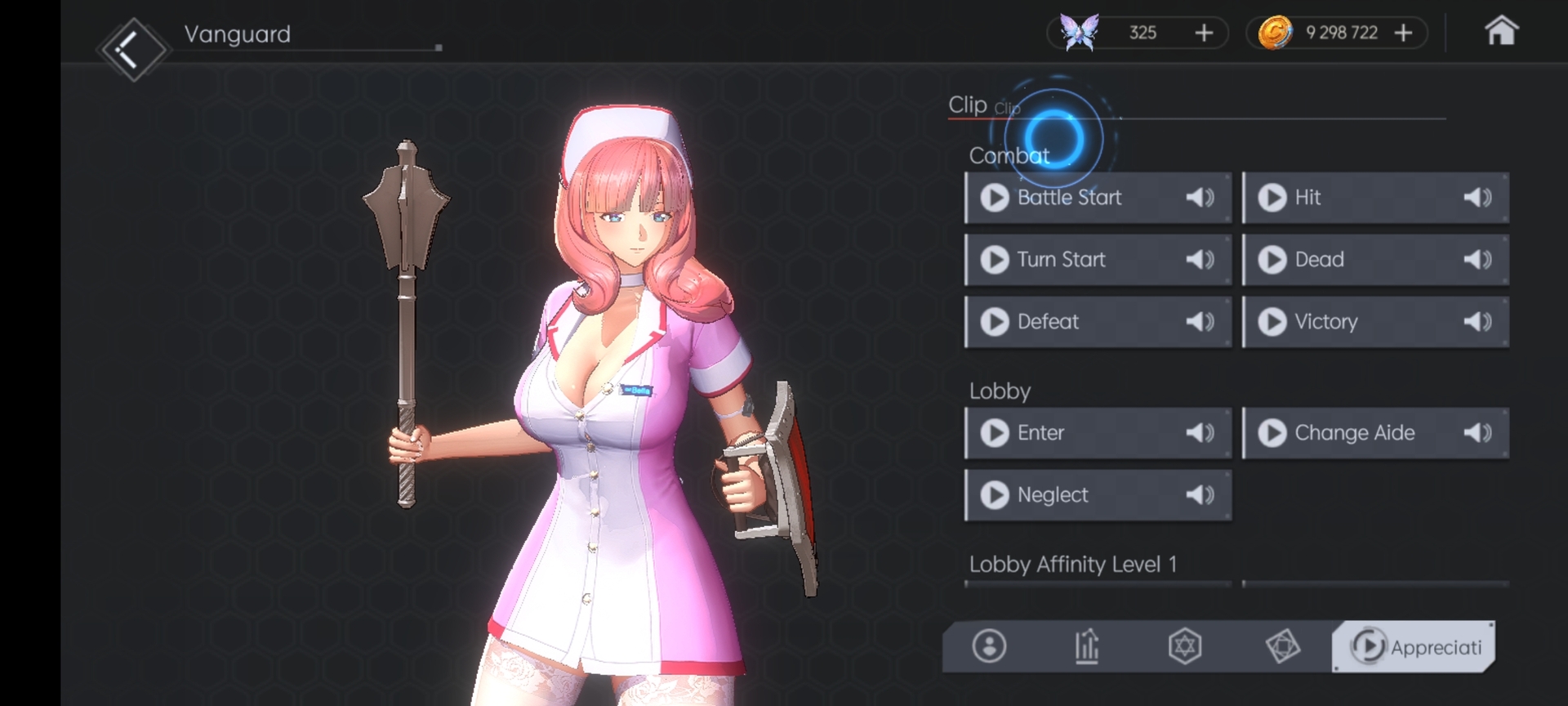Viewport: 1568px width, 706px height.
Task: Play the Defeat voice clip
Action: (x=996, y=322)
